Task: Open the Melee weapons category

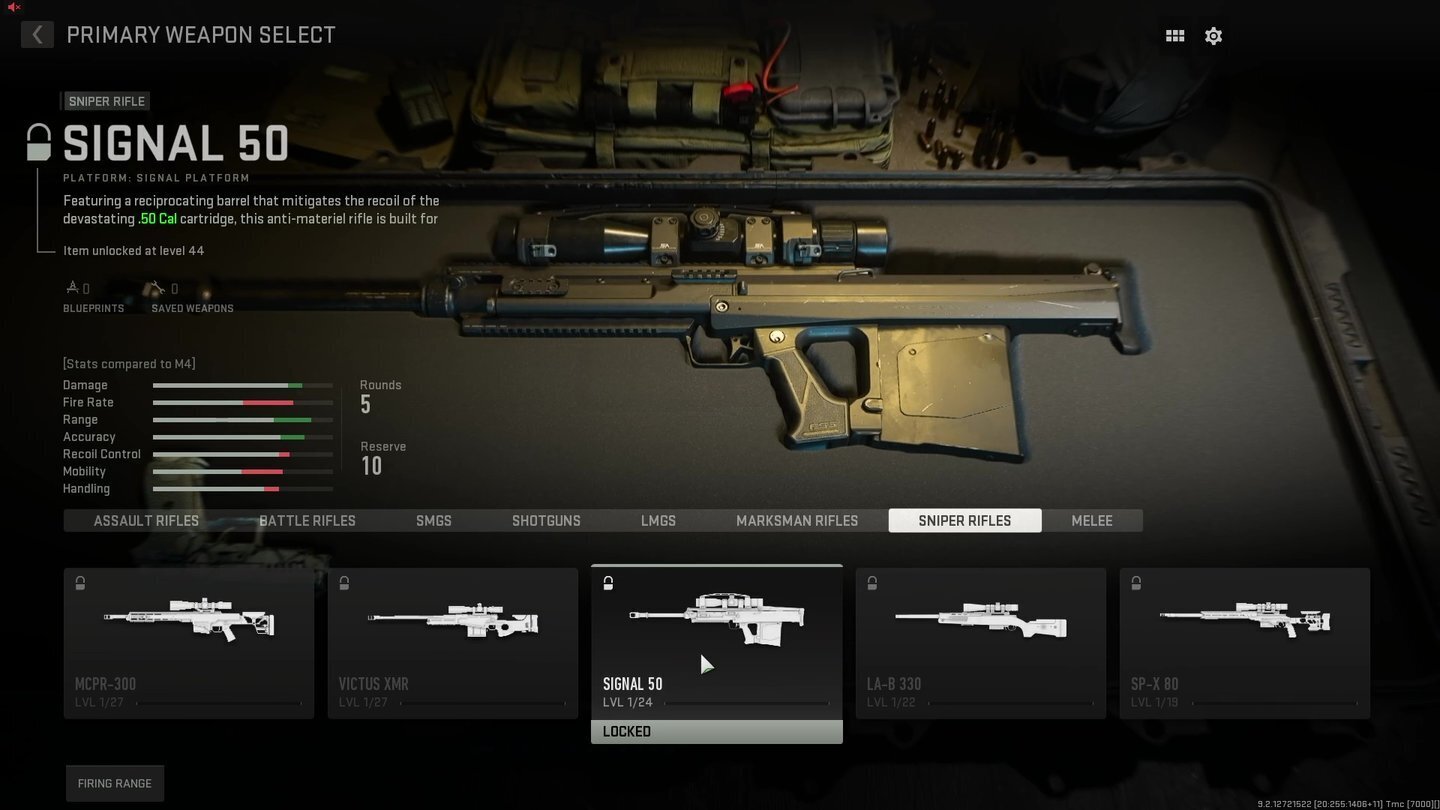Action: (x=1091, y=520)
